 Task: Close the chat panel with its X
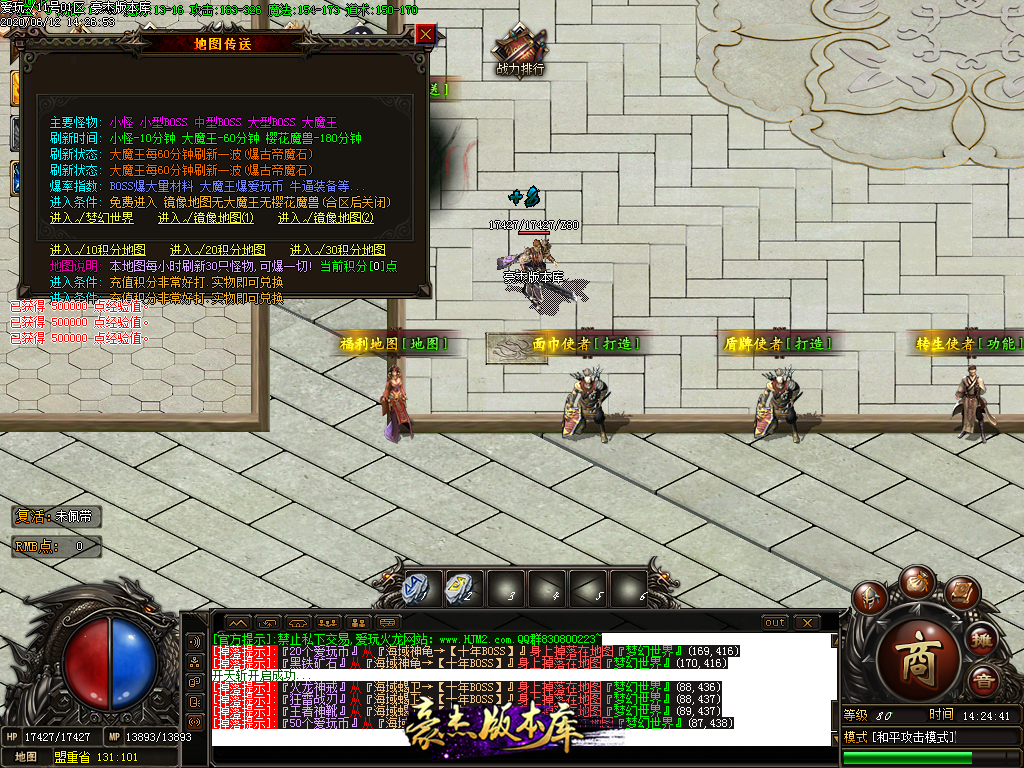(x=806, y=623)
